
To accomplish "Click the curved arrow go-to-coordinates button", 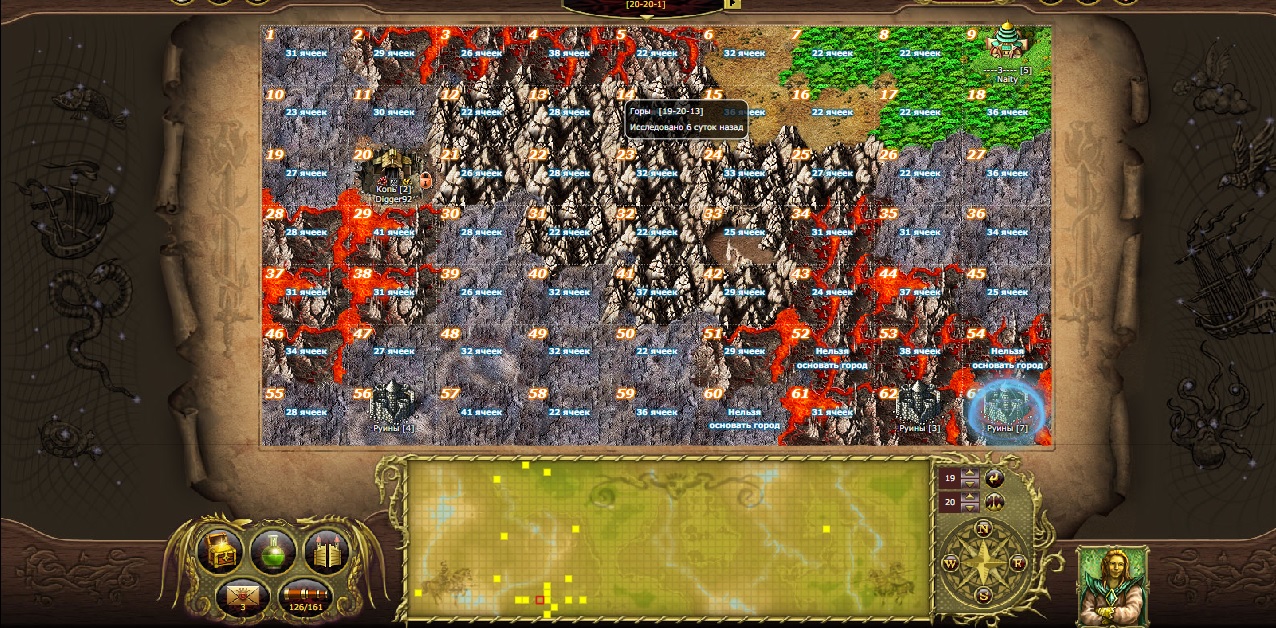I will point(994,478).
